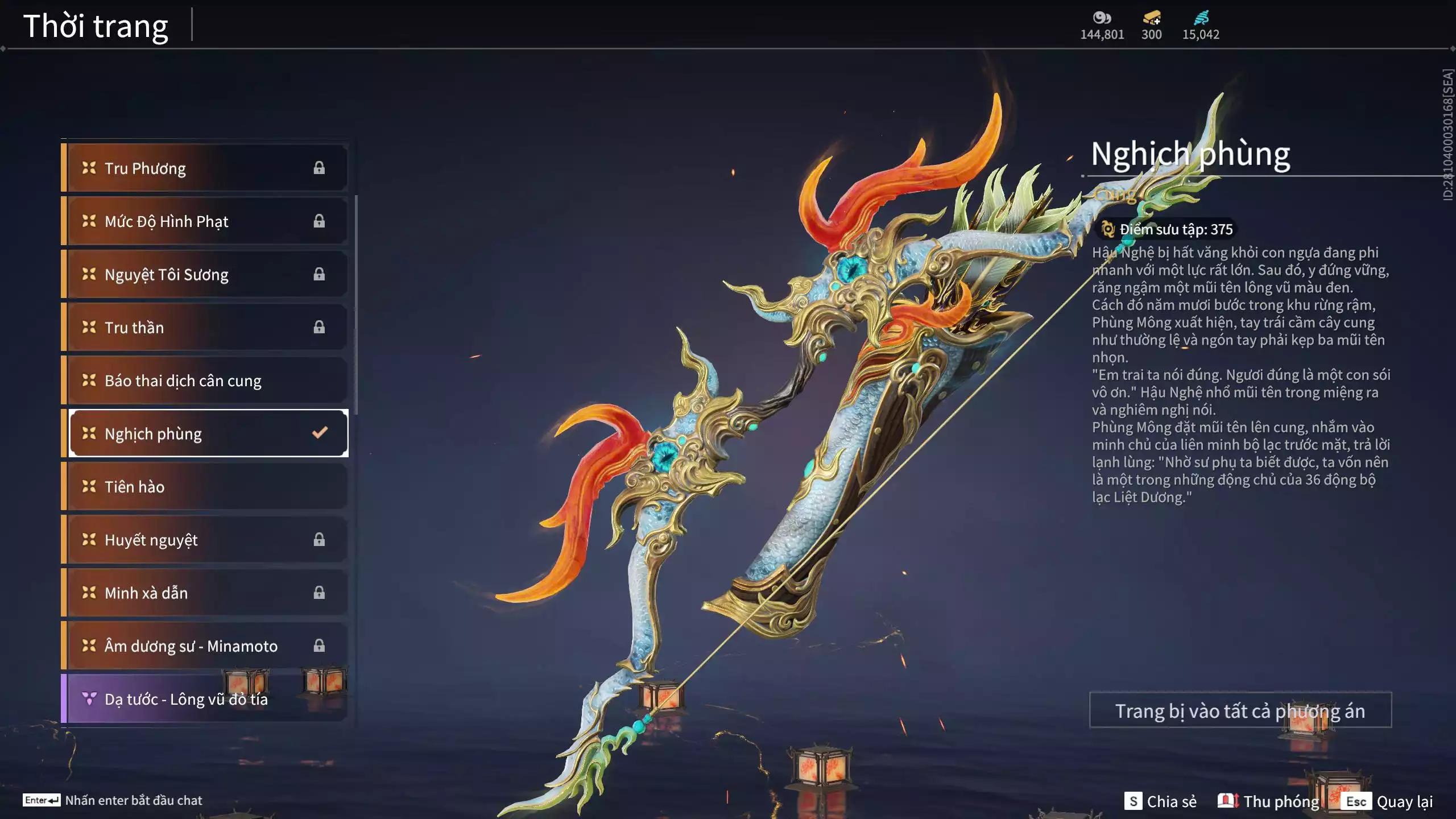Click the lock beside Nguyệt Tôi Sương
Viewport: 1456px width, 819px height.
(x=320, y=274)
